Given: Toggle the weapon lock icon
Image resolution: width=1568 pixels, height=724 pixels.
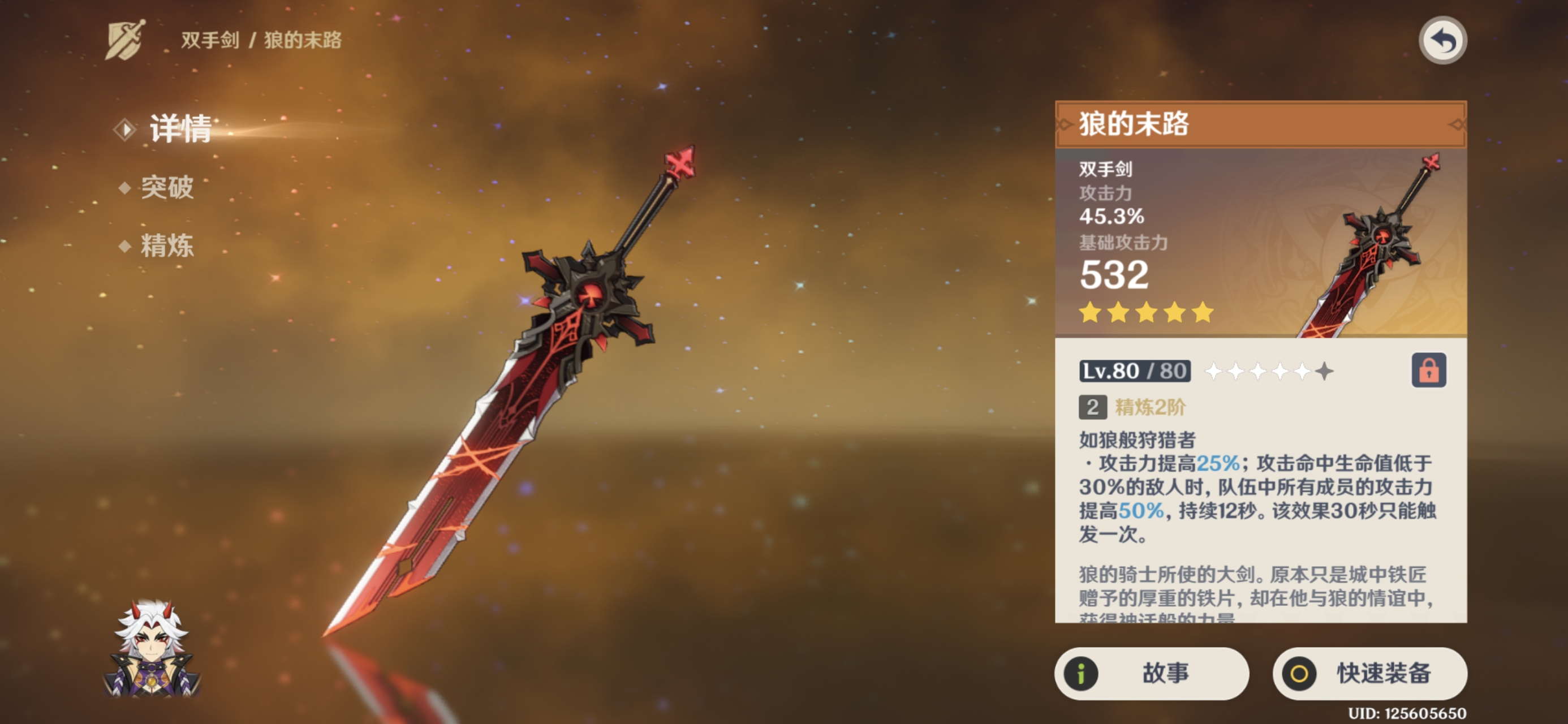Looking at the screenshot, I should coord(1428,370).
